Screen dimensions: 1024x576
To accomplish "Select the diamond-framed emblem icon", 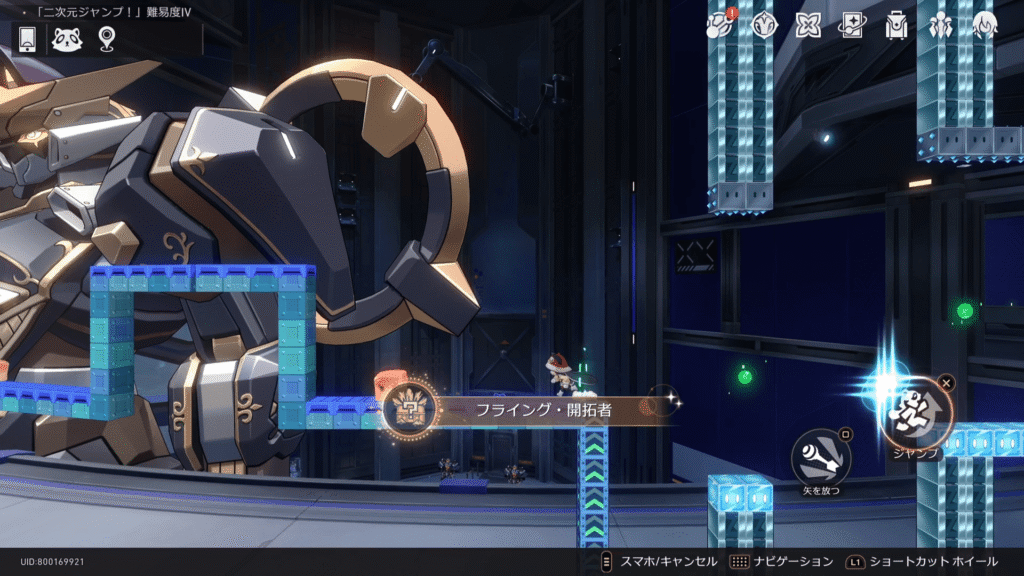I will click(764, 25).
